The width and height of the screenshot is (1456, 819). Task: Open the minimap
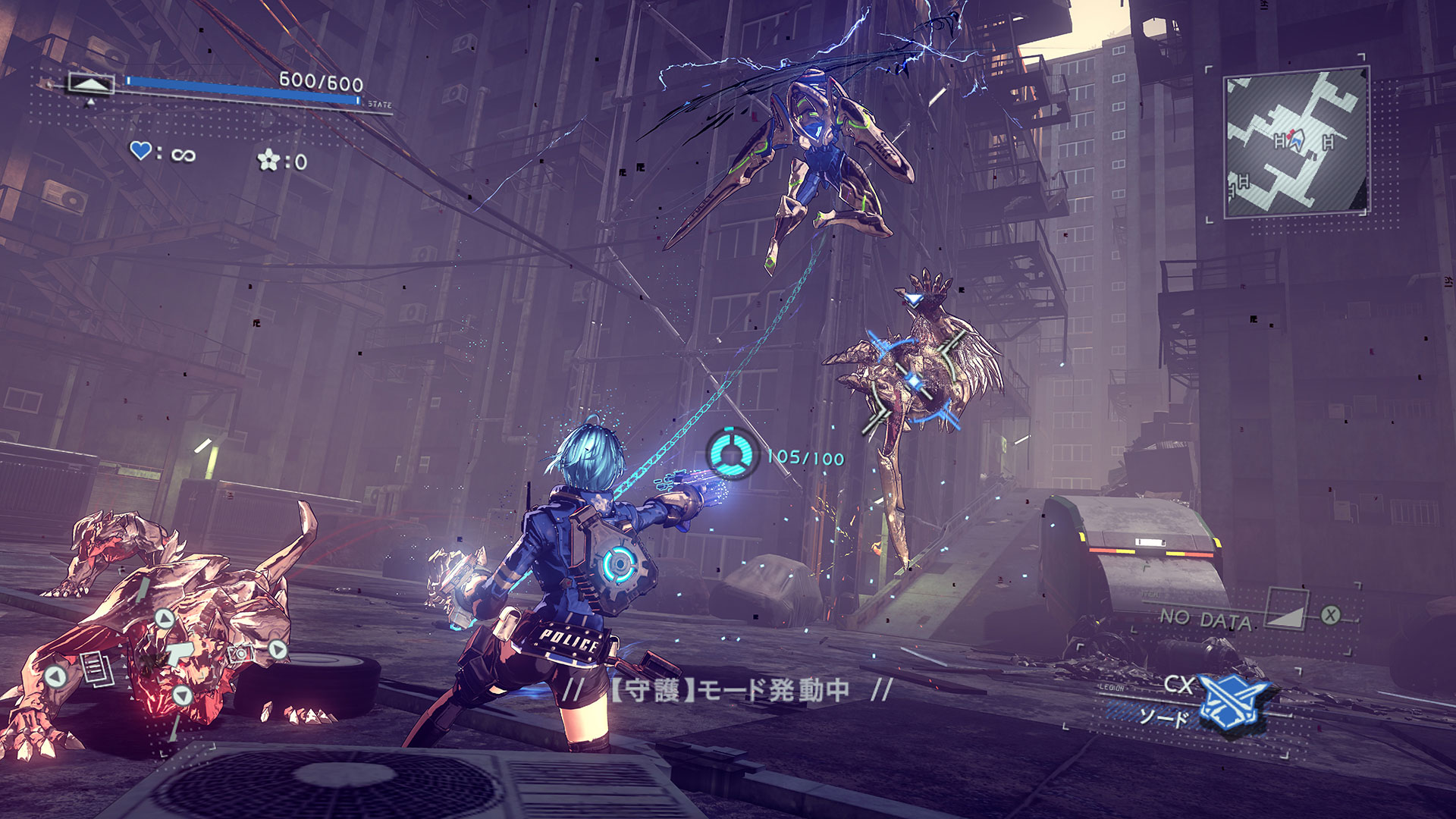click(x=1296, y=143)
